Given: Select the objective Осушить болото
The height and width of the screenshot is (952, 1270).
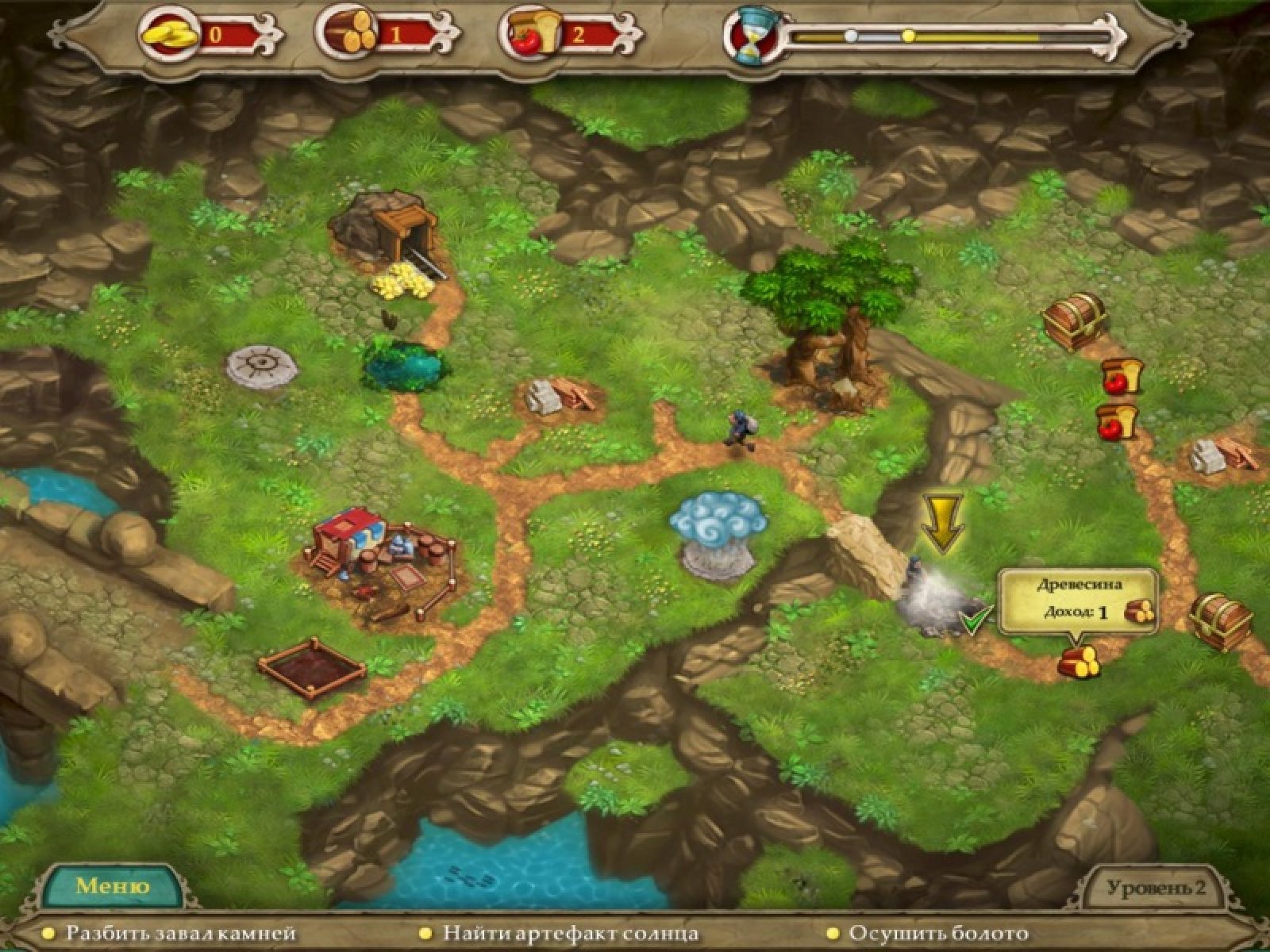Looking at the screenshot, I should point(937,934).
